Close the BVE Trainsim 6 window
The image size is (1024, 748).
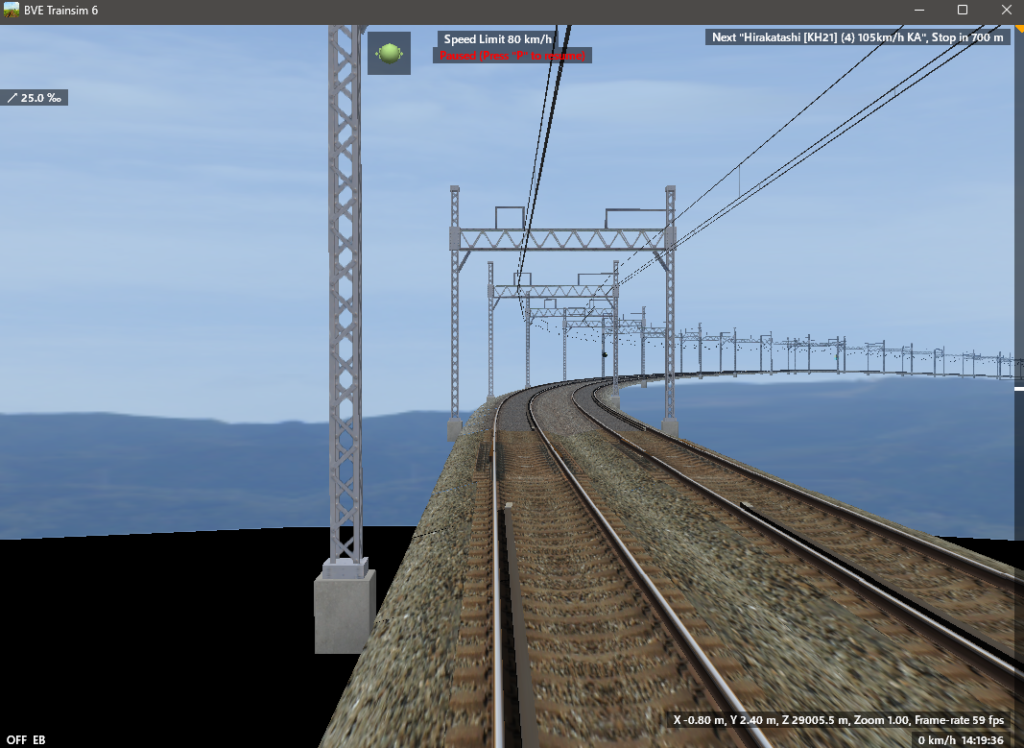coord(1006,10)
